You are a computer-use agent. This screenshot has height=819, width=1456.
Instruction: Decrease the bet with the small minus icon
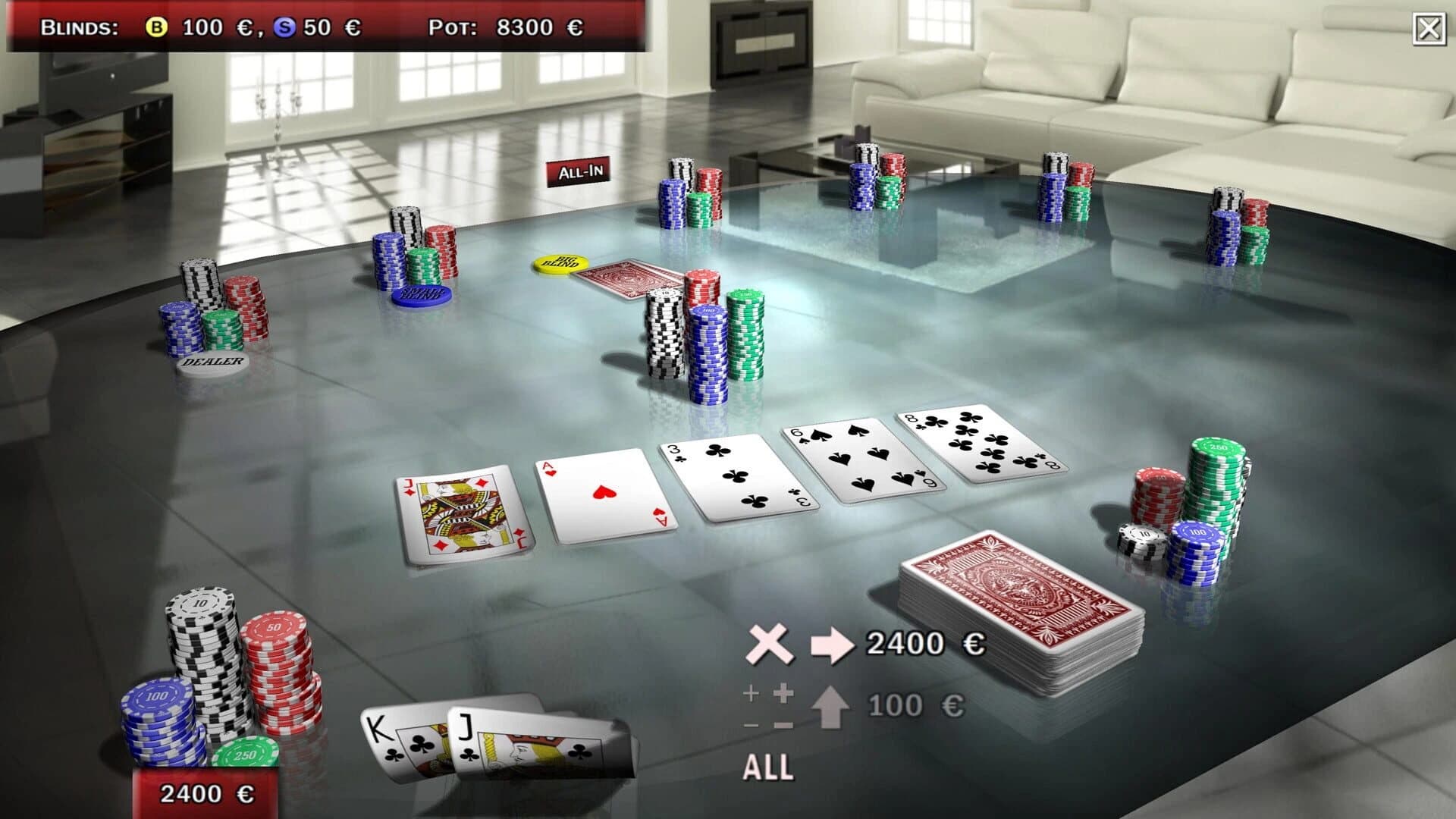751,726
